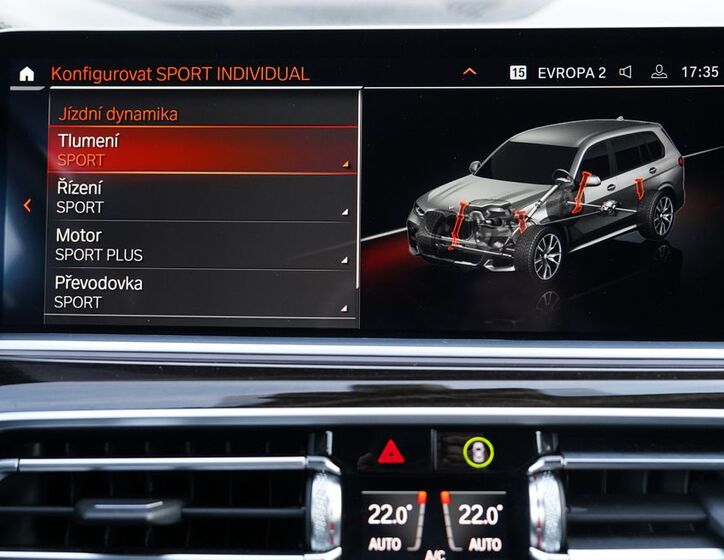Click the speaker sound icon
Image resolution: width=724 pixels, height=560 pixels.
(626, 72)
